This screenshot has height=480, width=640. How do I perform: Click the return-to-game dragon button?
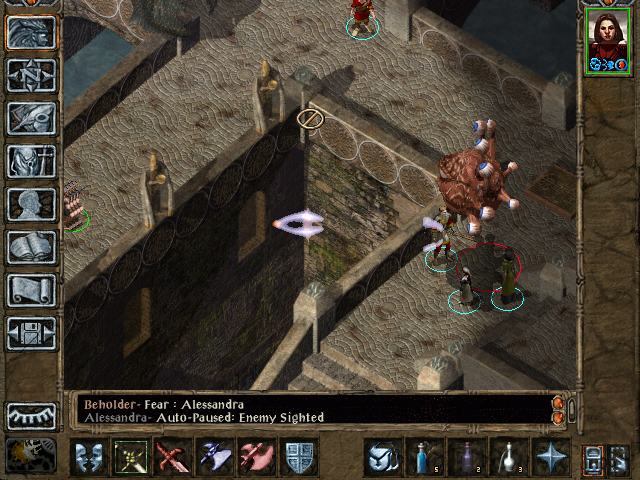[31, 32]
